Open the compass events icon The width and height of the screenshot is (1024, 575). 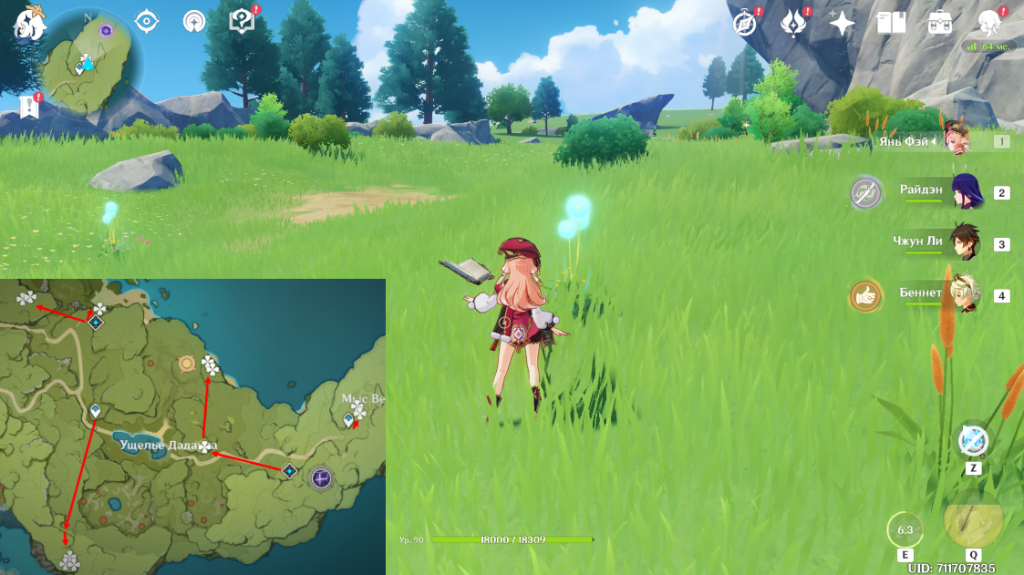pyautogui.click(x=745, y=22)
